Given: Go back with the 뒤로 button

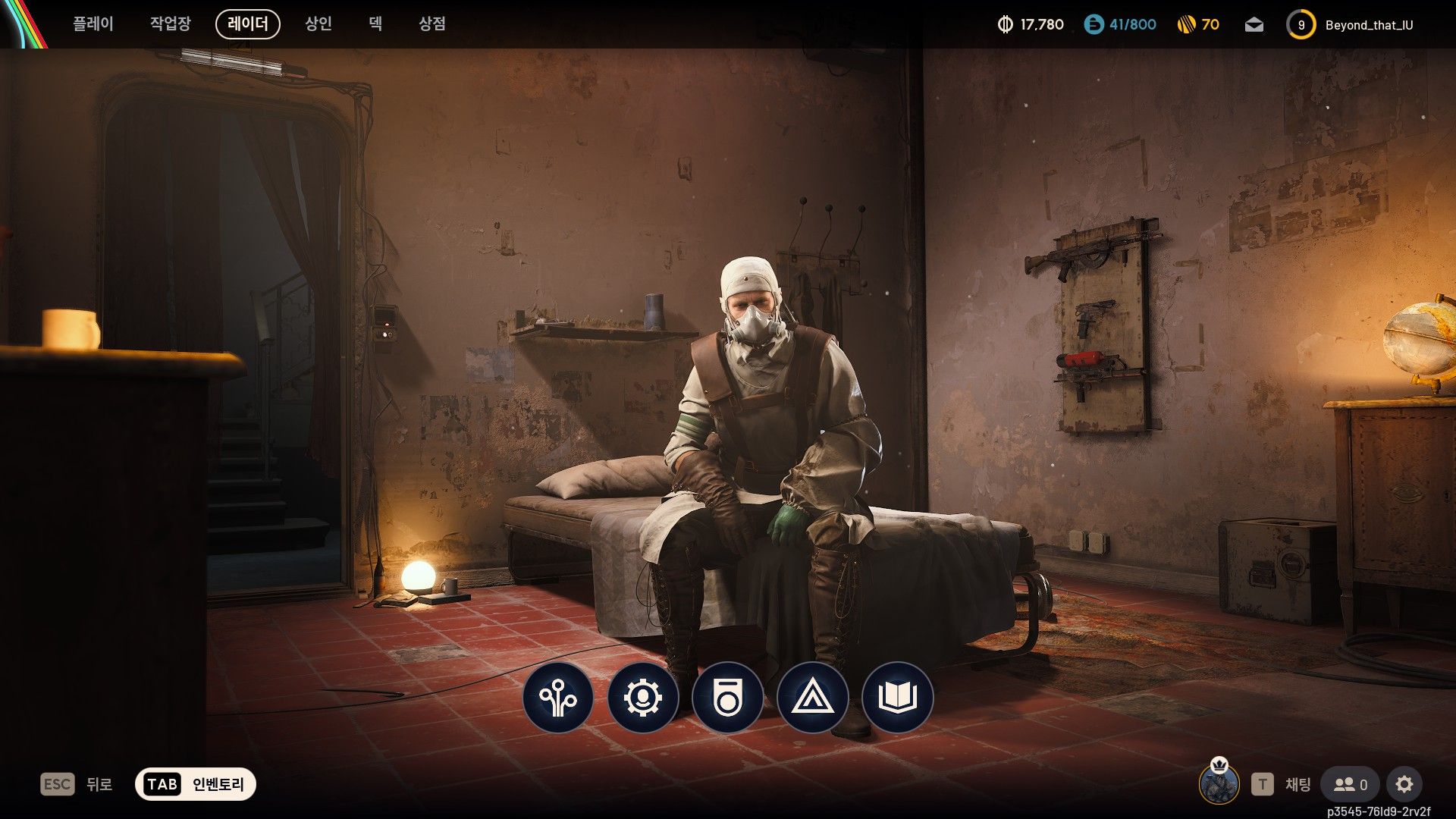Looking at the screenshot, I should [77, 784].
